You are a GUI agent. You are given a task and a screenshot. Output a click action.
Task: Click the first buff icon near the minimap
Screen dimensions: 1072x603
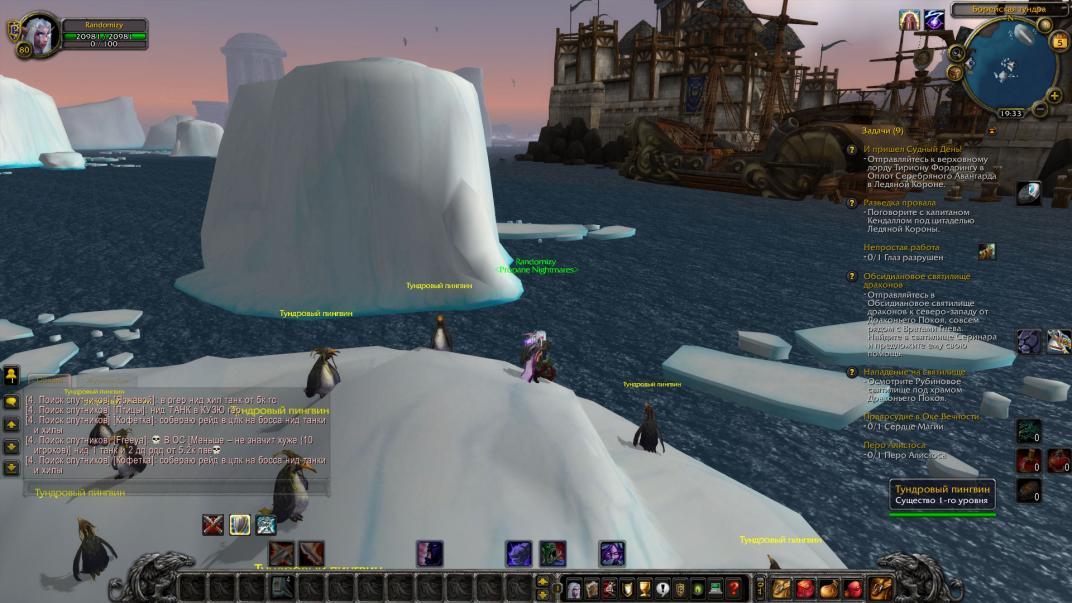[909, 19]
